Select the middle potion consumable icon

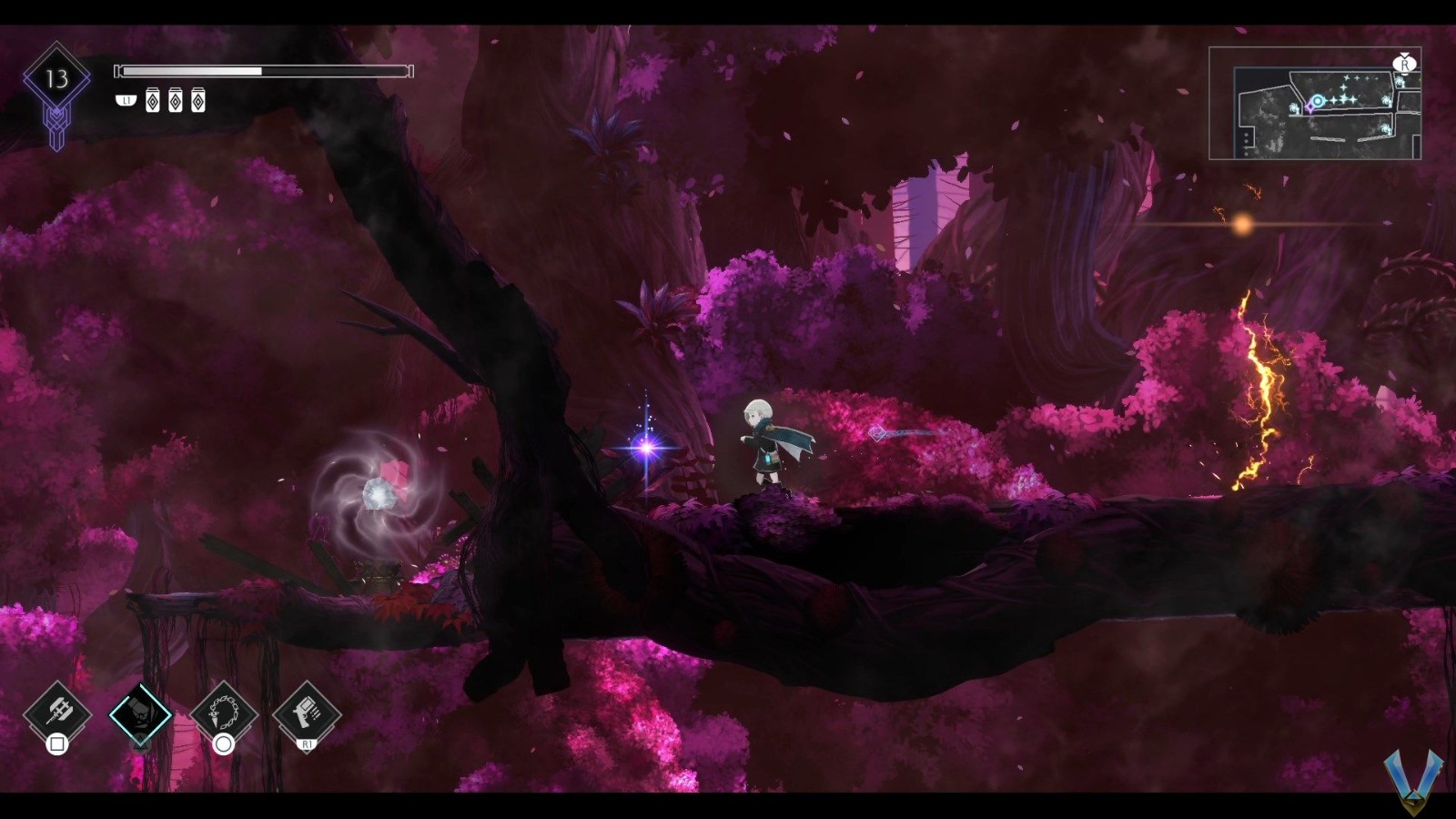pyautogui.click(x=176, y=99)
